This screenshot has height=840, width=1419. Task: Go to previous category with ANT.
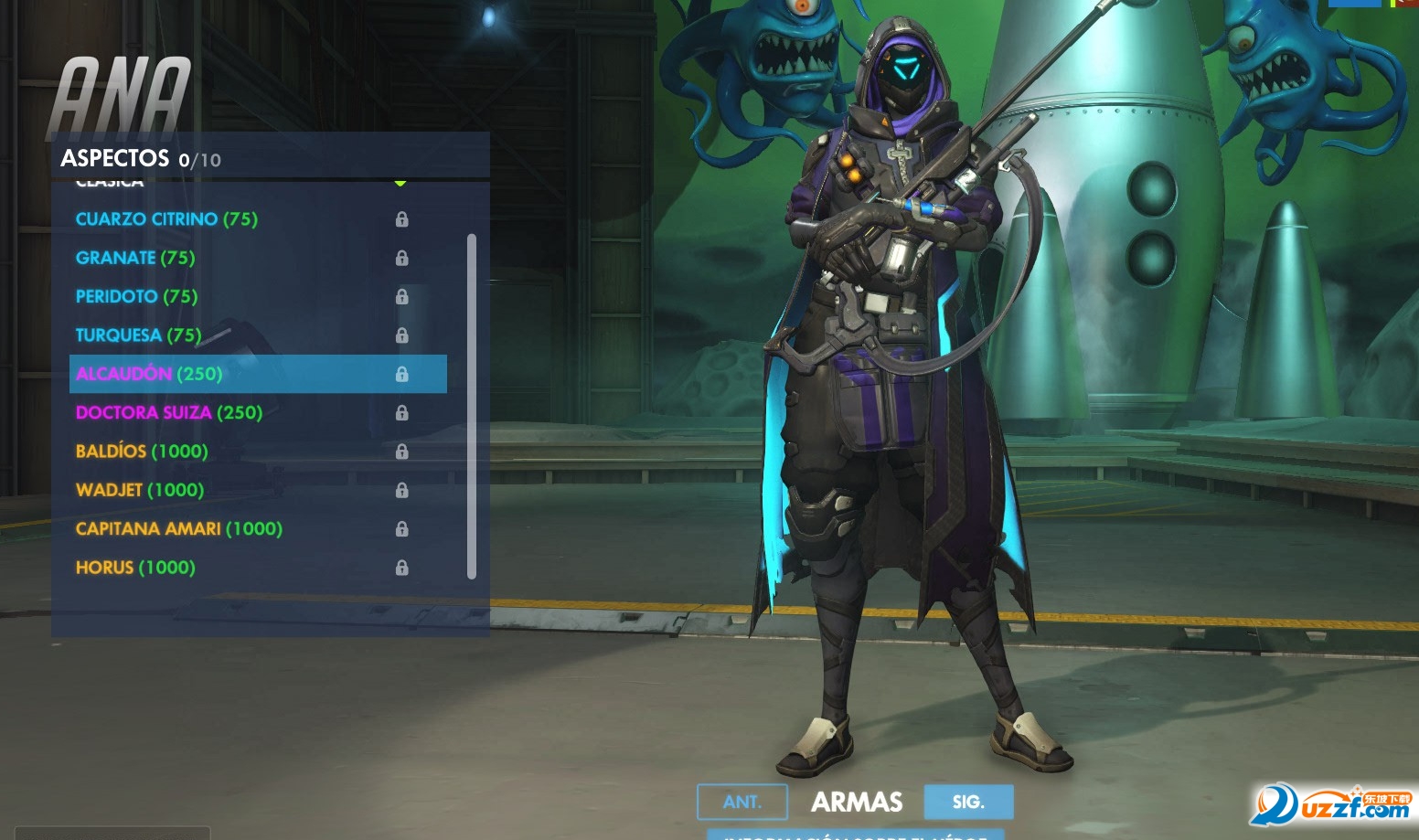742,802
